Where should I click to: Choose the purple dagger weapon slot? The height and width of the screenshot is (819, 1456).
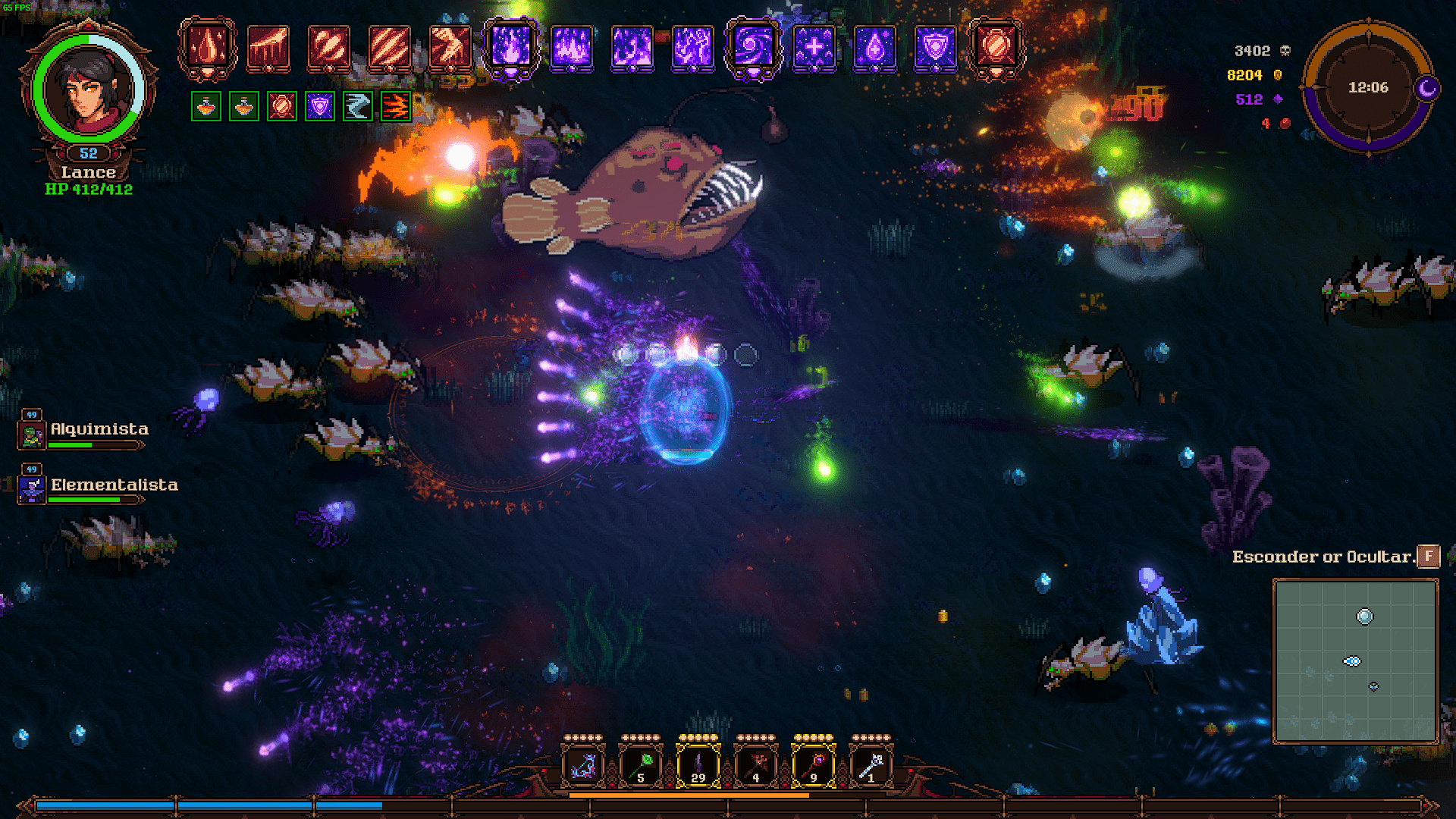coord(698,766)
